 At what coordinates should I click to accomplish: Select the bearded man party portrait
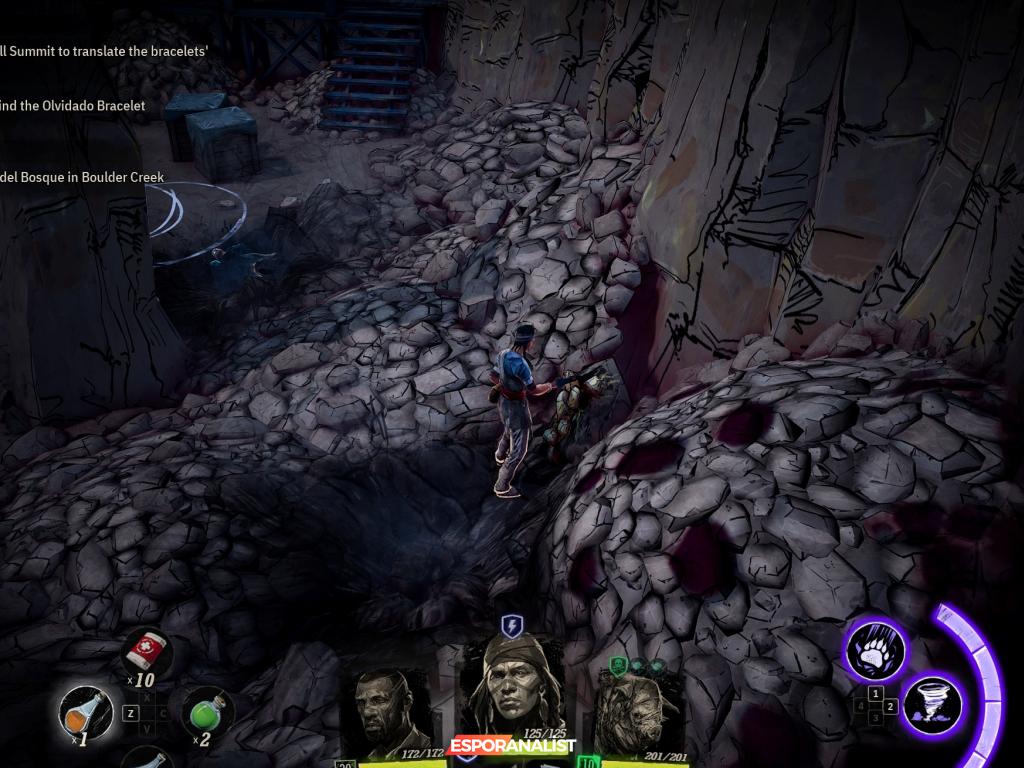(x=391, y=714)
